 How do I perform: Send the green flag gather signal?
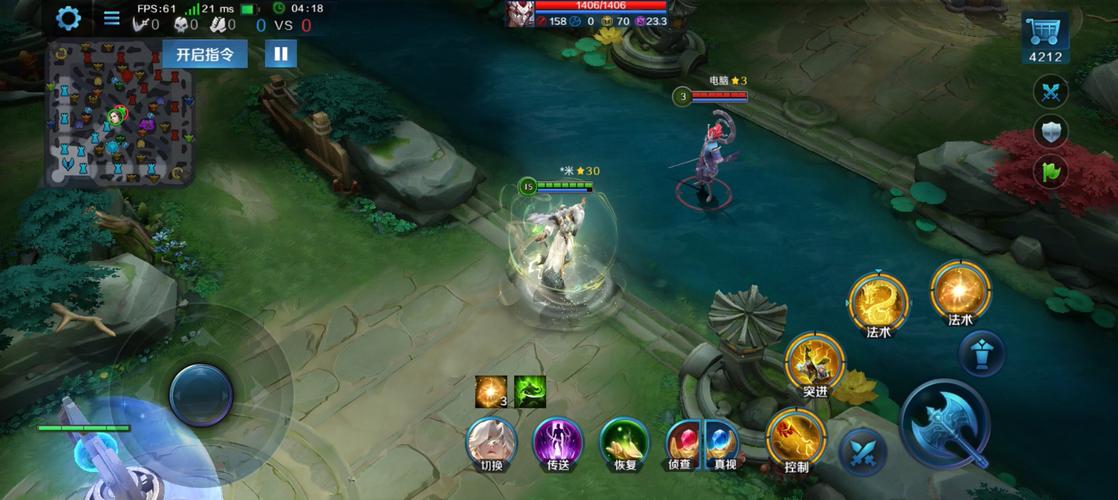tap(1050, 171)
